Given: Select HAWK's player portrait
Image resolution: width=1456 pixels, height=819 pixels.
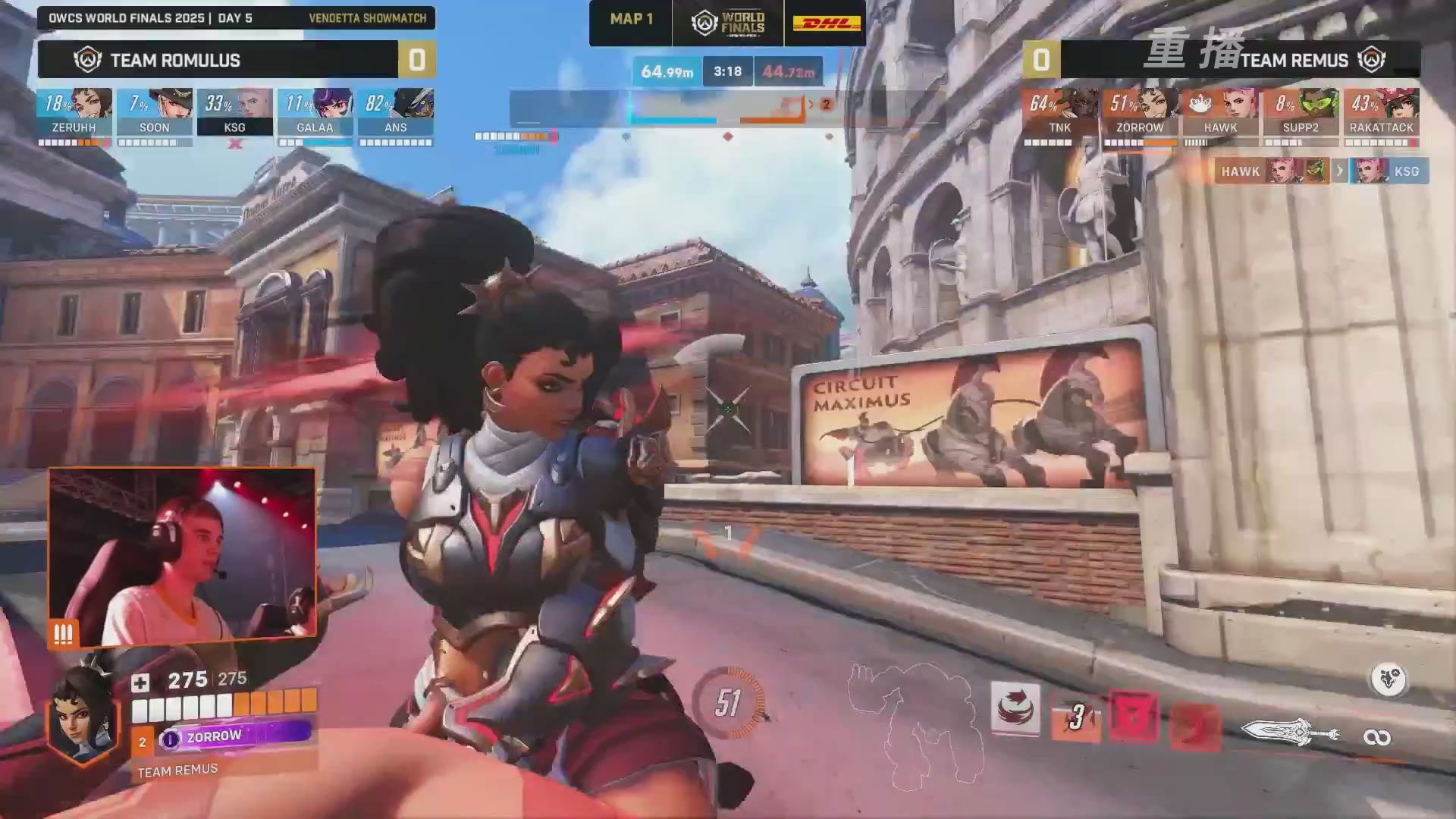Looking at the screenshot, I should coord(1220,111).
